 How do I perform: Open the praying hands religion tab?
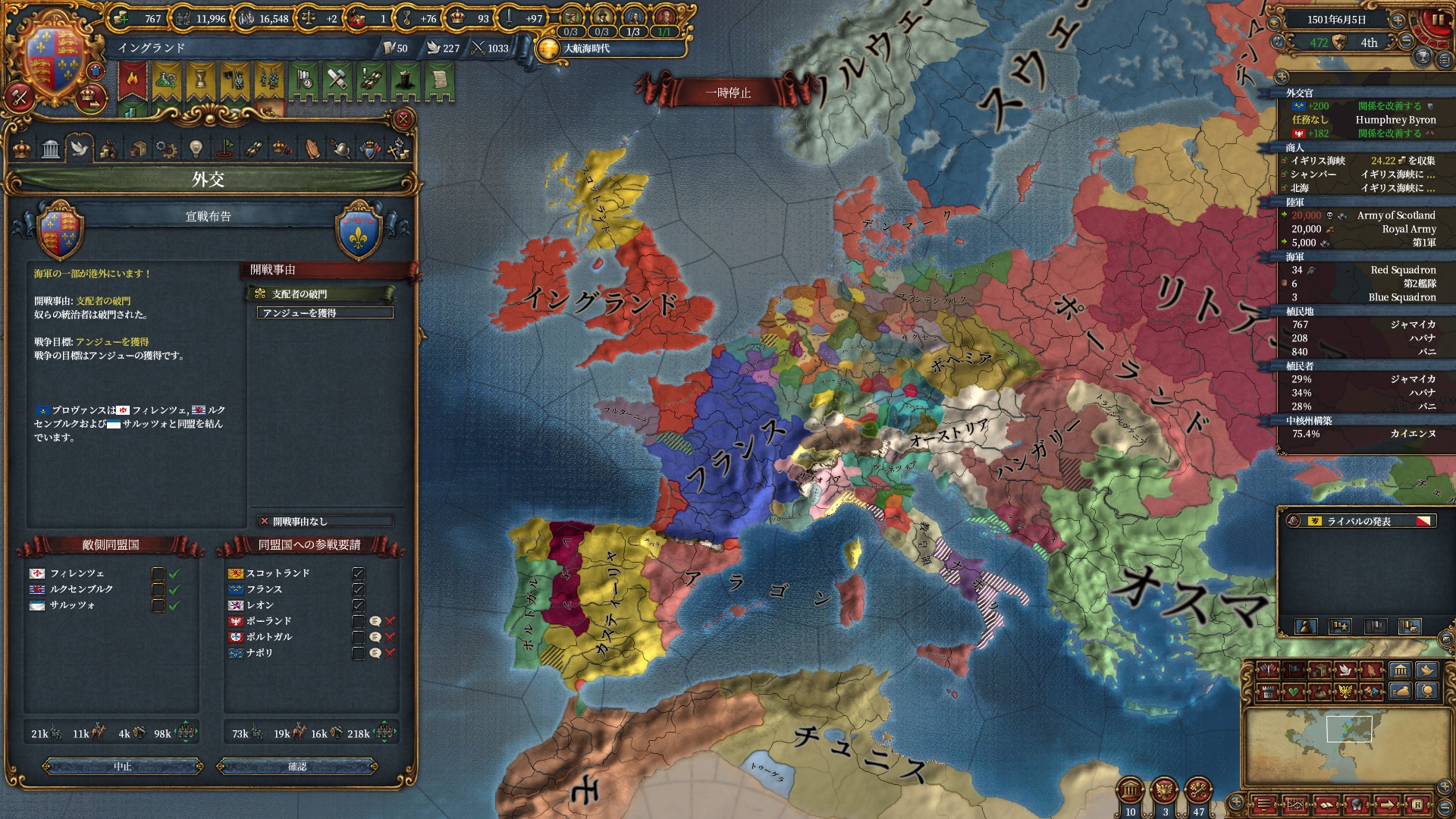[x=312, y=149]
